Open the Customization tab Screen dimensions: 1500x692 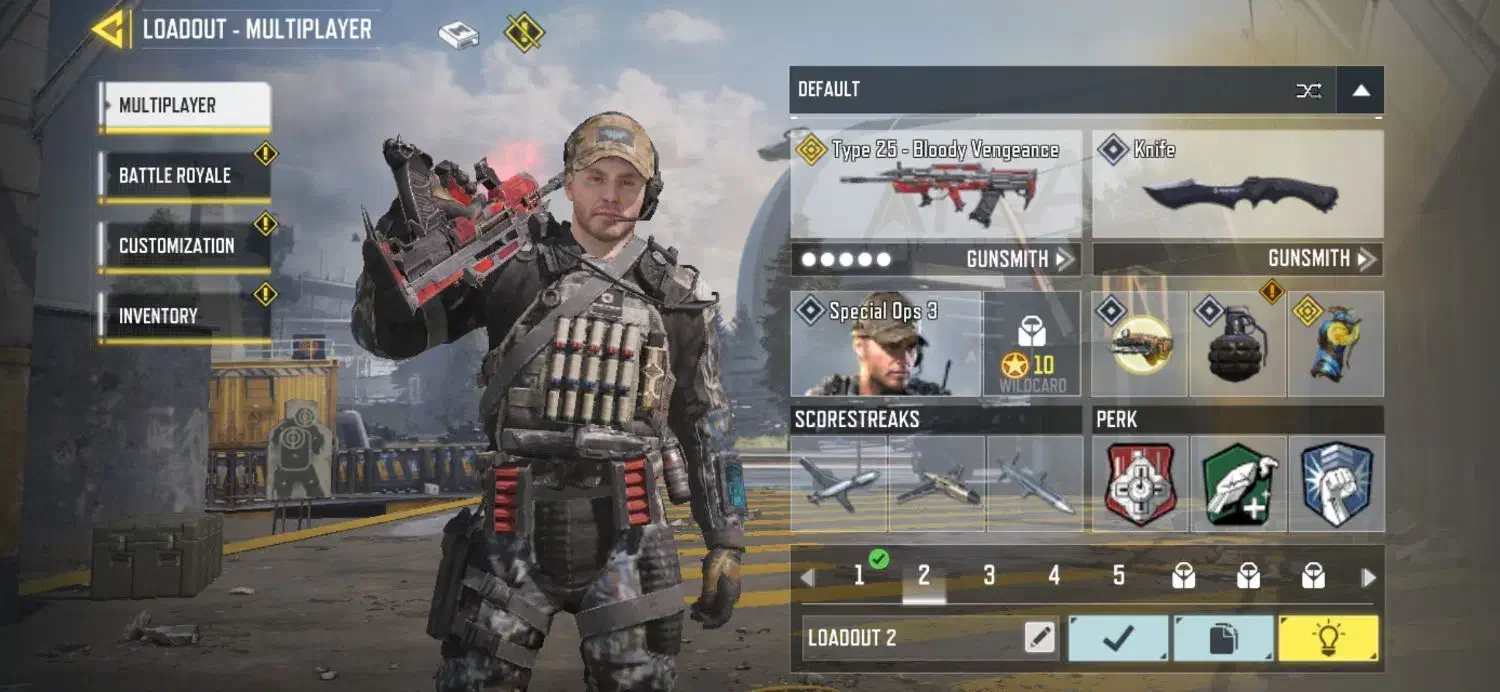(x=184, y=246)
